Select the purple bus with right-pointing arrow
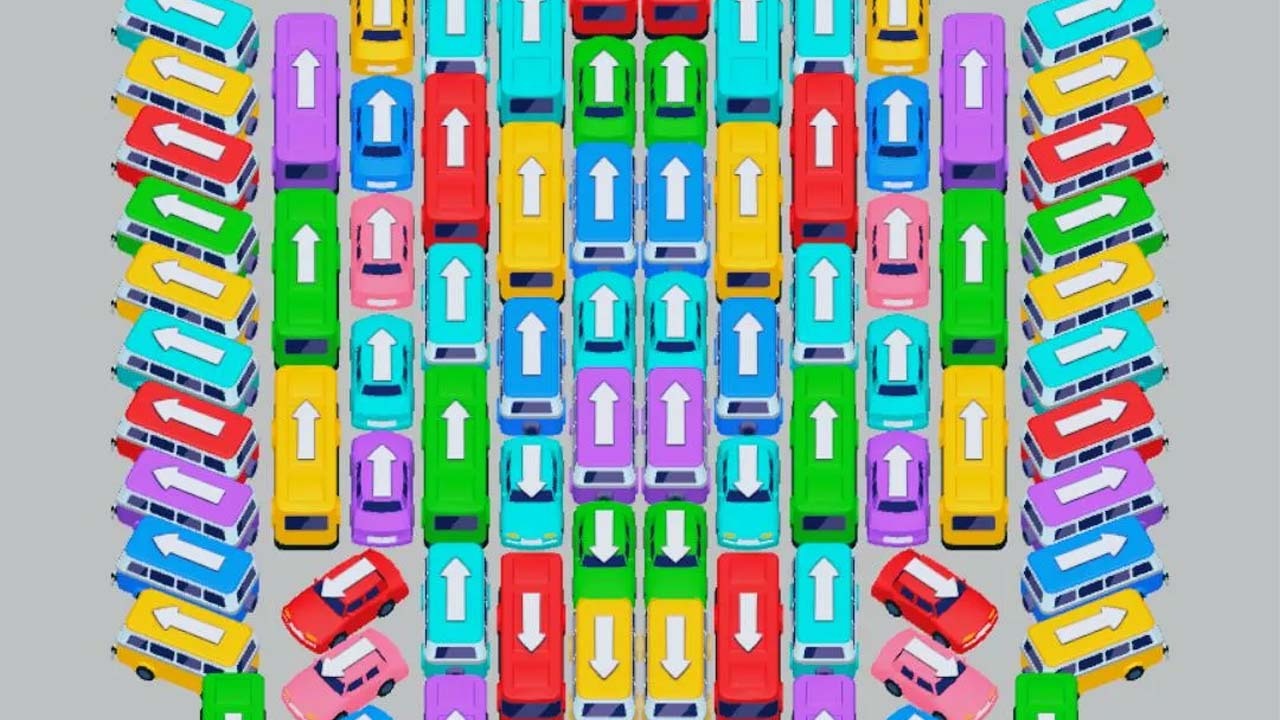 coord(1092,485)
